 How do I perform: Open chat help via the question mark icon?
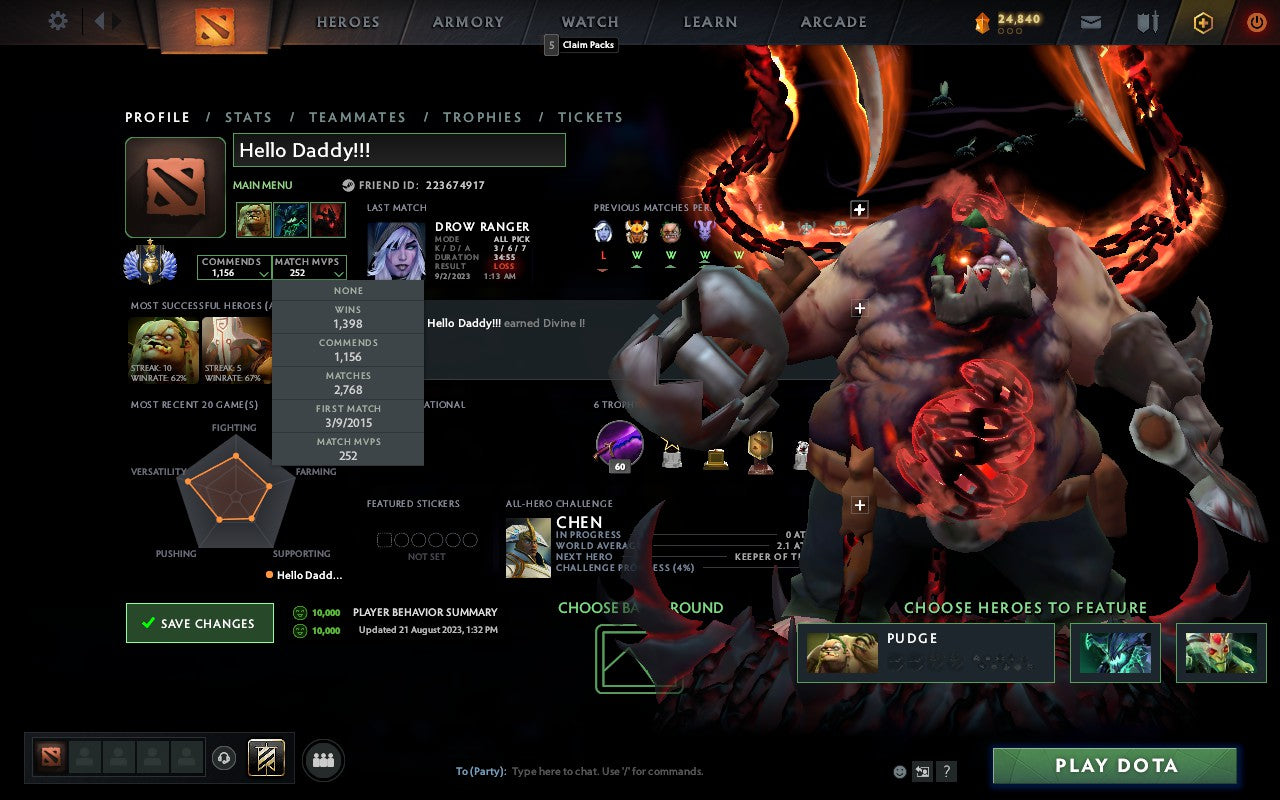(x=945, y=771)
